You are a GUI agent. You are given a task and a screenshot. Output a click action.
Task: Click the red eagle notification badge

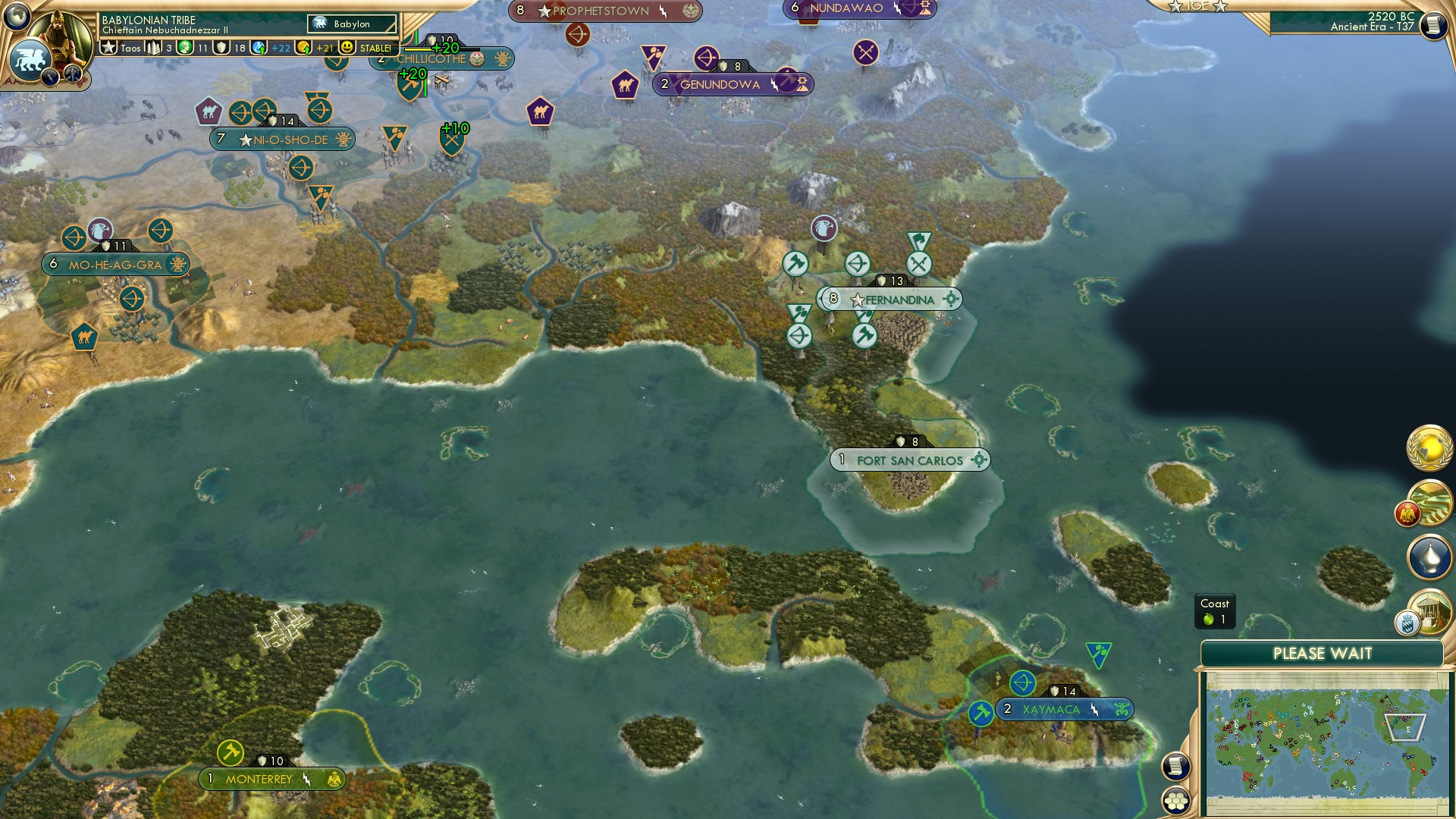click(x=1407, y=513)
